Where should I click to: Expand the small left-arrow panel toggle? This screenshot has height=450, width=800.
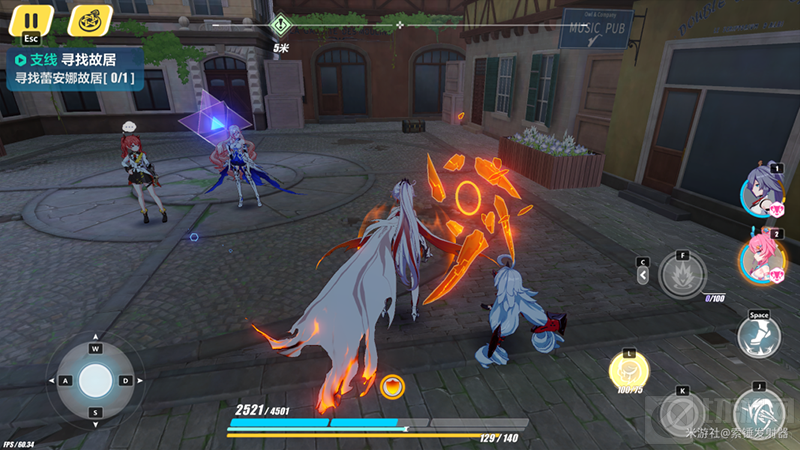pyautogui.click(x=642, y=274)
